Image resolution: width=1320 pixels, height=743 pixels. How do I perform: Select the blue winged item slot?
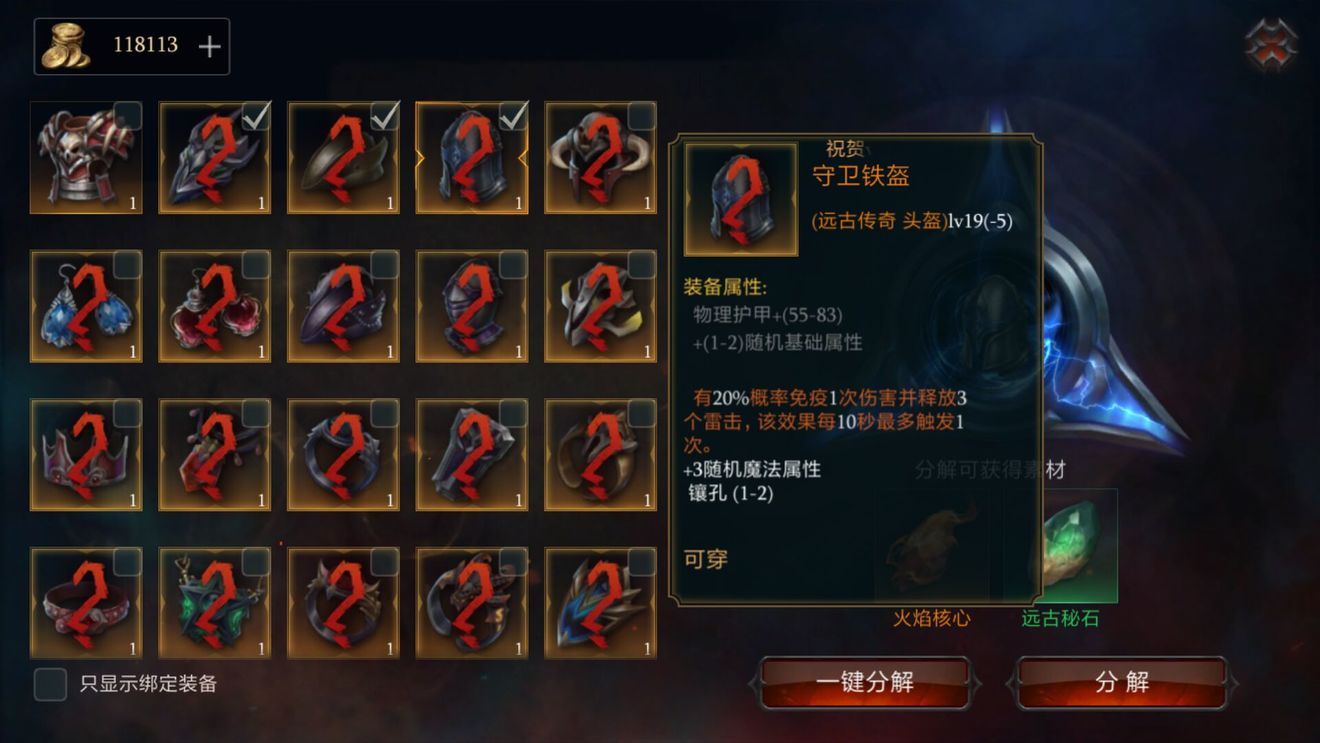[x=600, y=603]
